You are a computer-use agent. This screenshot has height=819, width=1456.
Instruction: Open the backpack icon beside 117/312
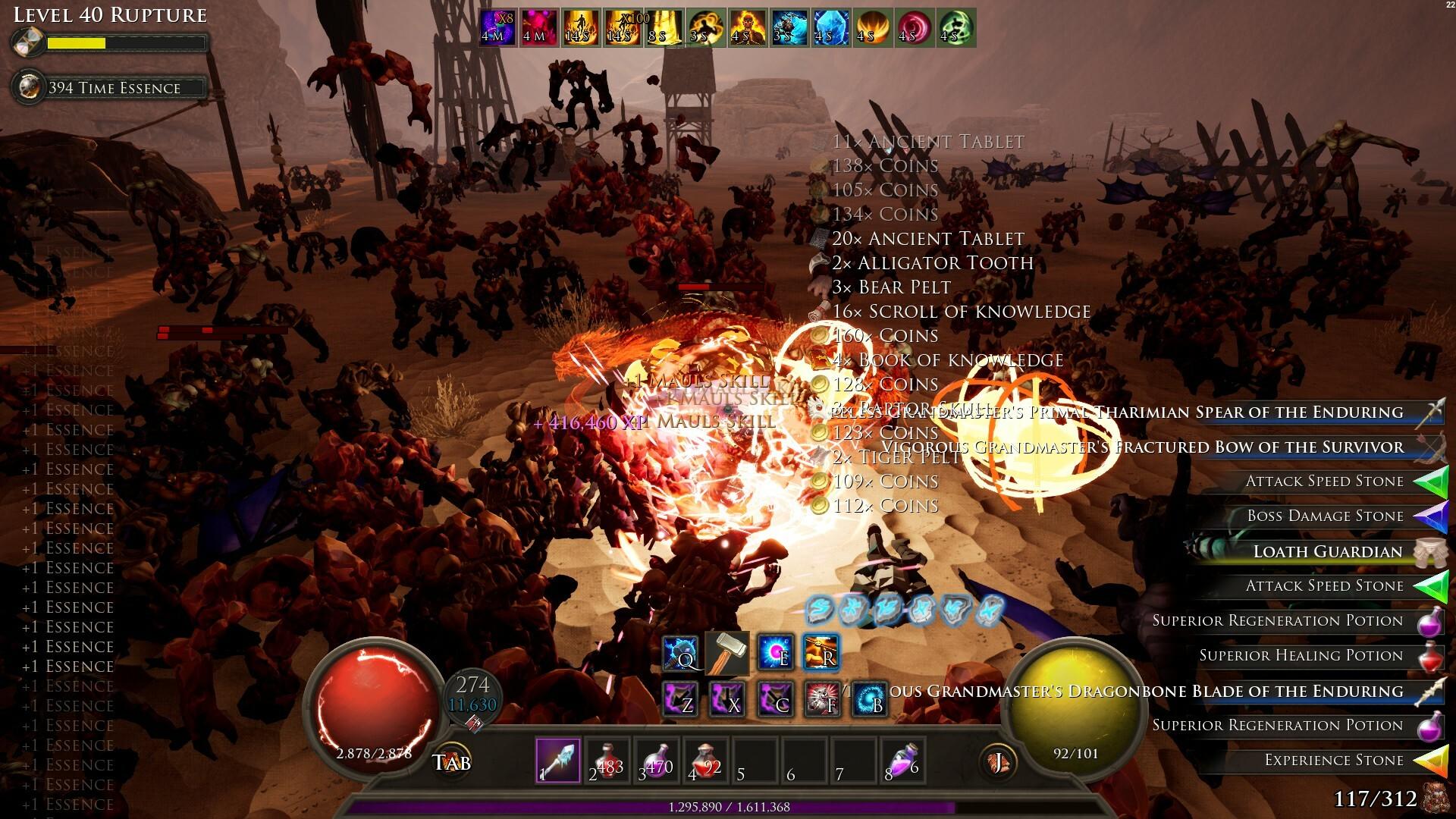[1436, 798]
